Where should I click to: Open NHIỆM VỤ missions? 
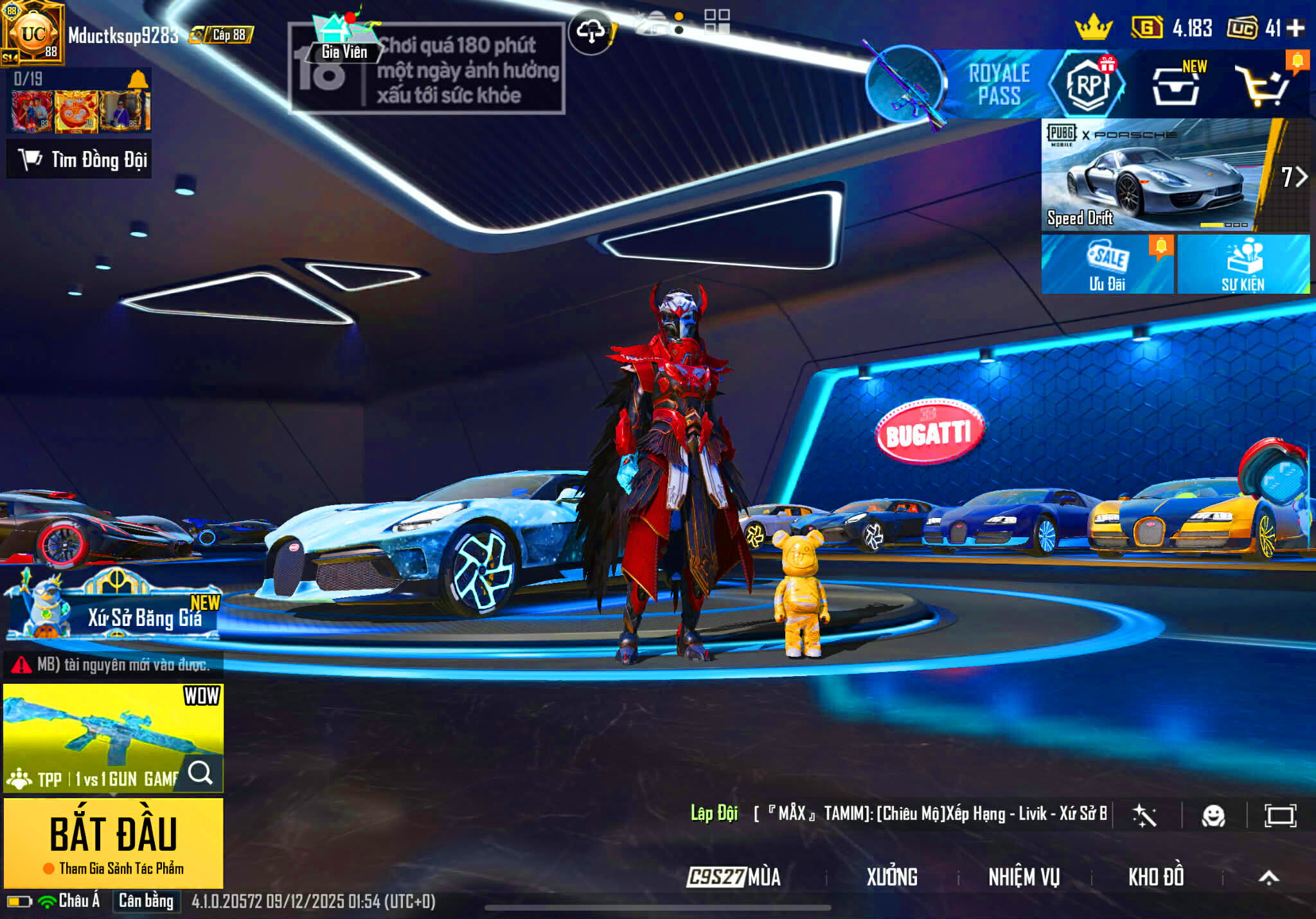[1024, 877]
